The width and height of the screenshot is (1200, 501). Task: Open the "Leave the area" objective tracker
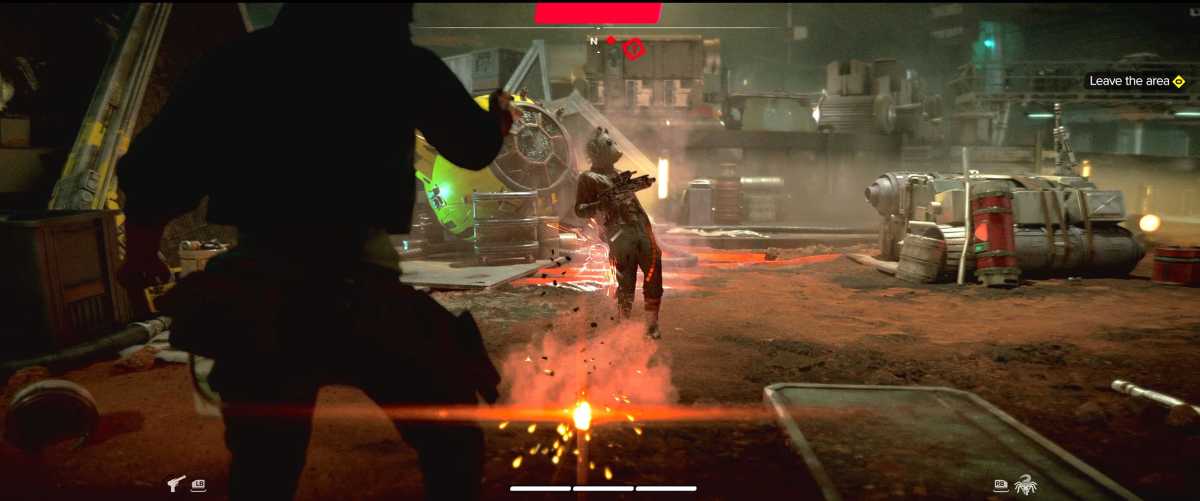[1130, 81]
